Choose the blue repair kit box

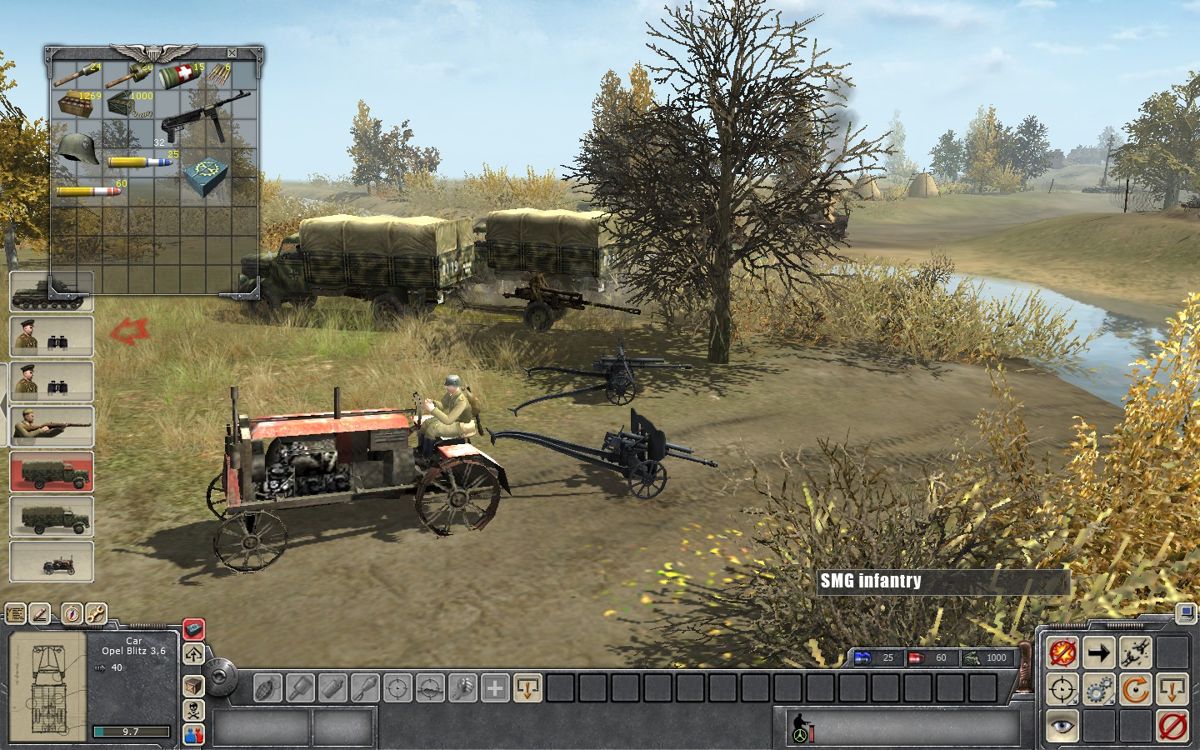click(206, 176)
